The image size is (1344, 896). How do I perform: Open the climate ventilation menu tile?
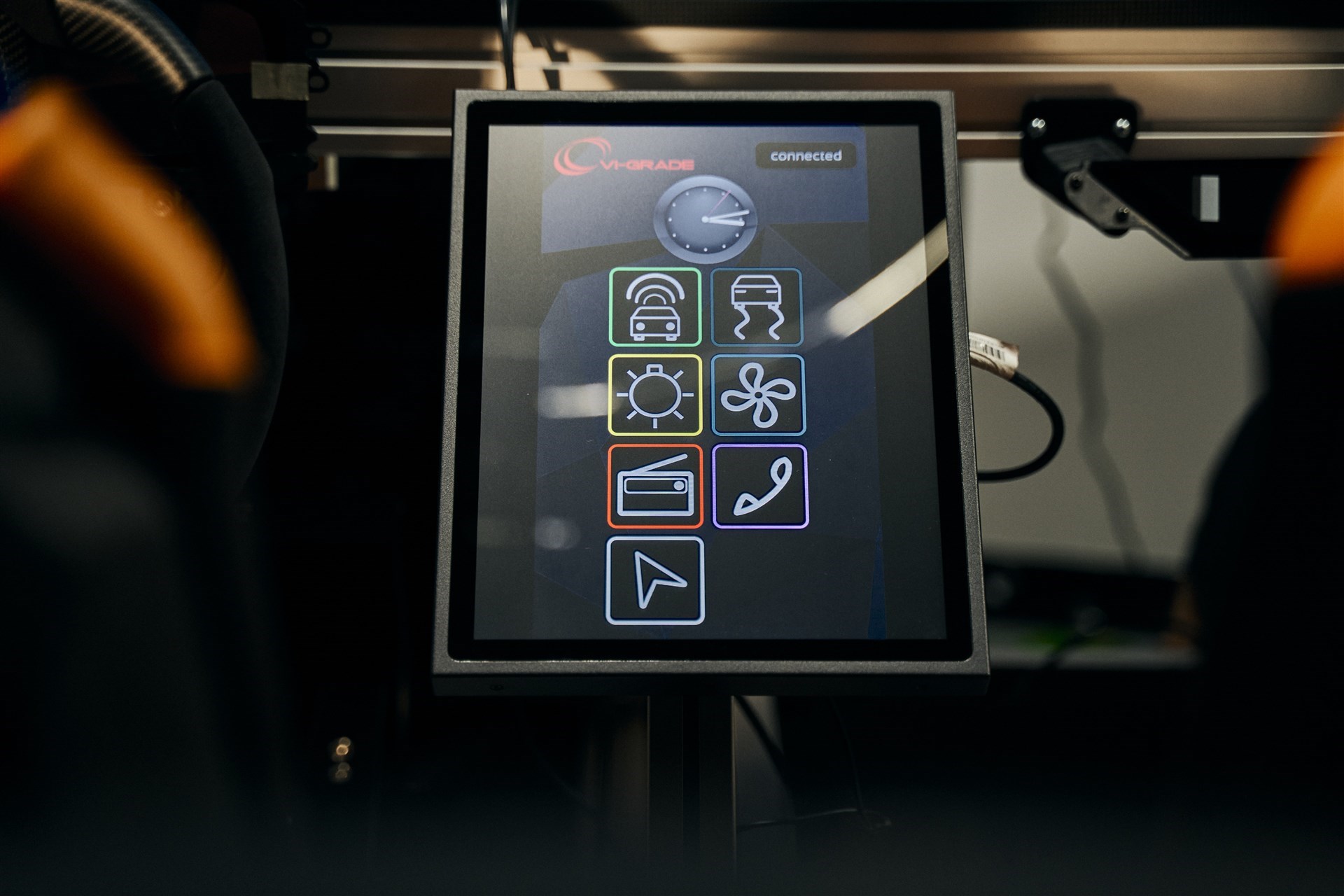click(758, 394)
